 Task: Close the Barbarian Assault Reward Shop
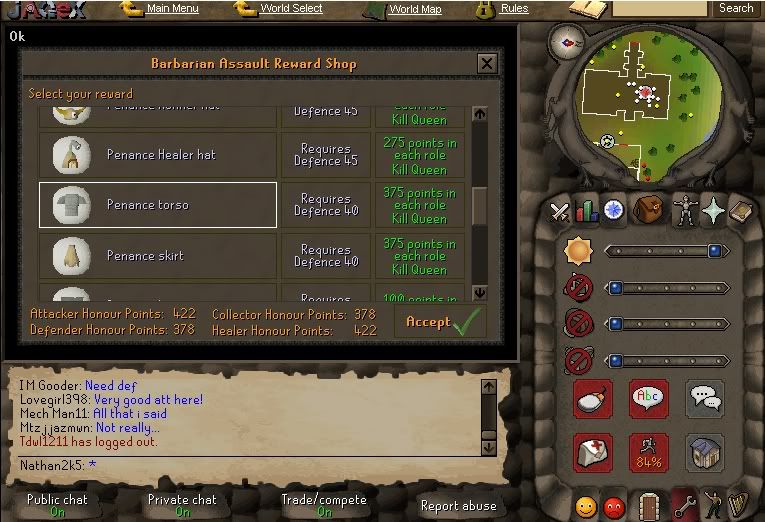pos(487,64)
